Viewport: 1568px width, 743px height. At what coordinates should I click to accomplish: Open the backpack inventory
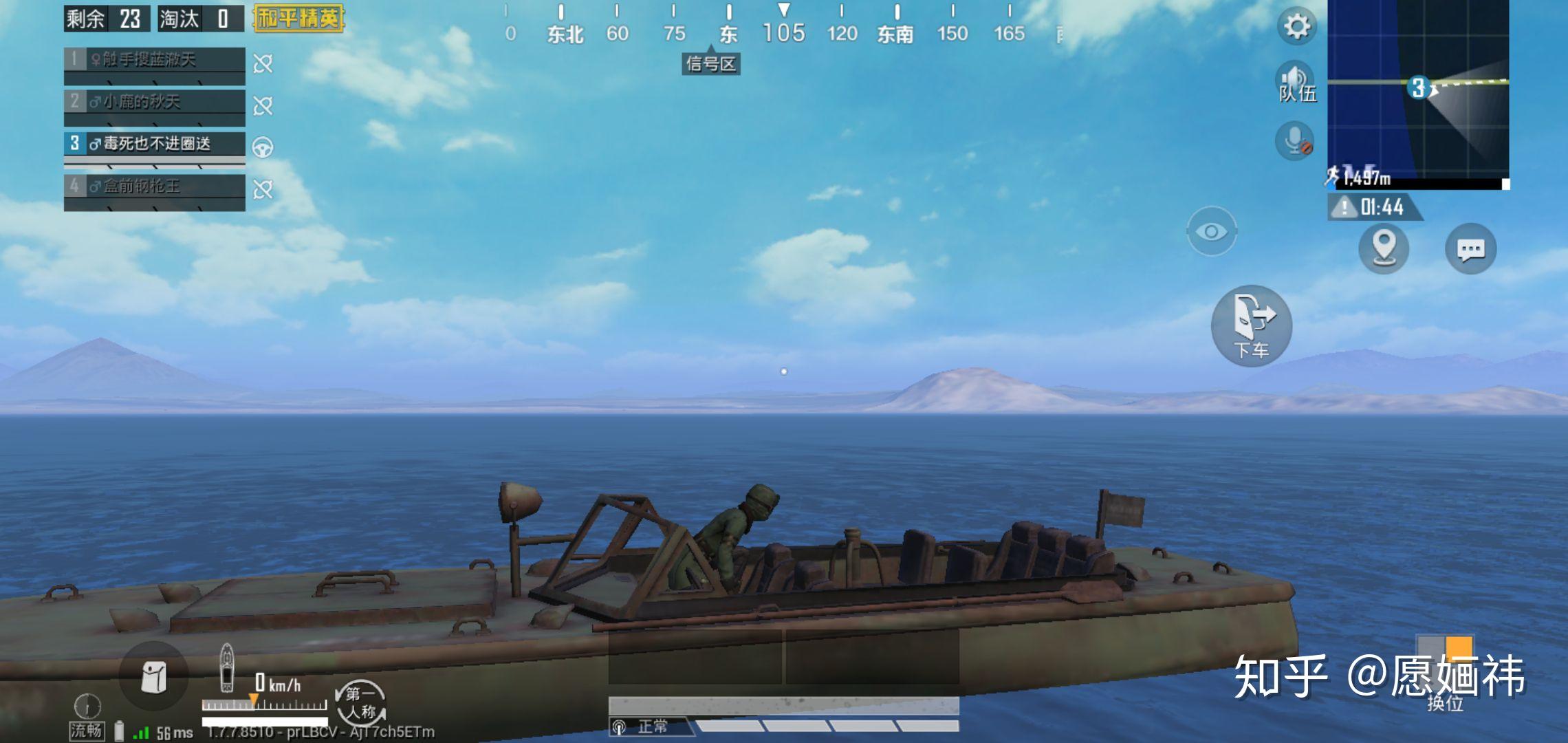153,677
